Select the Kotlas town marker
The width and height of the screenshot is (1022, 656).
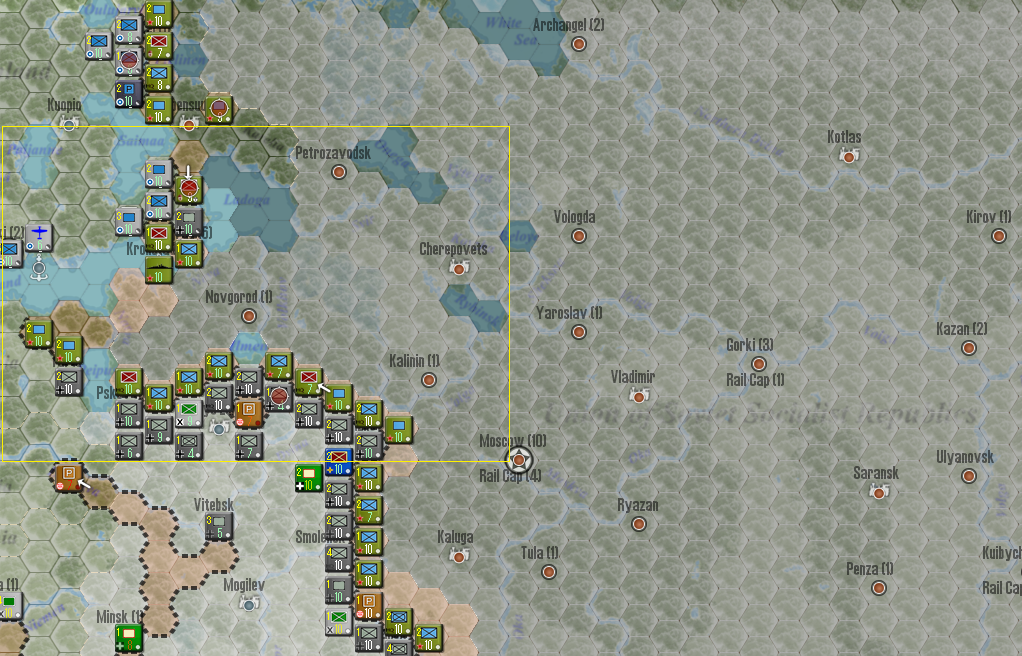point(849,156)
